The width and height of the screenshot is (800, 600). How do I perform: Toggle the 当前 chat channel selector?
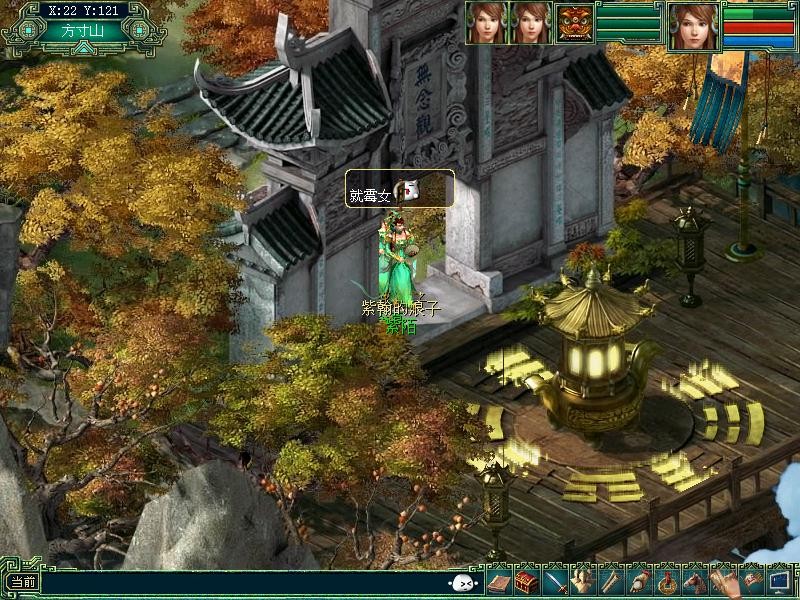click(x=21, y=582)
